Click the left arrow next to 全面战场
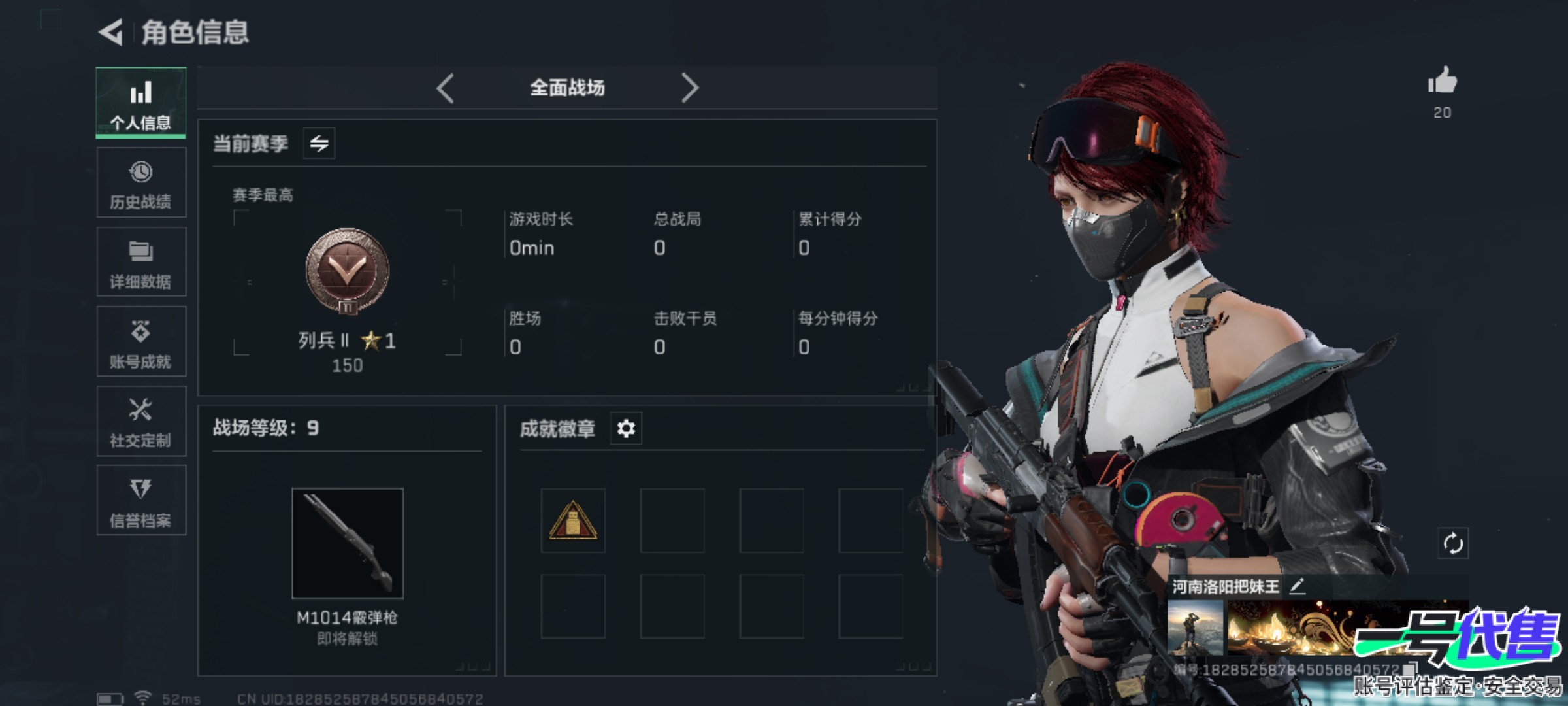Viewport: 1568px width, 706px height. pyautogui.click(x=446, y=88)
